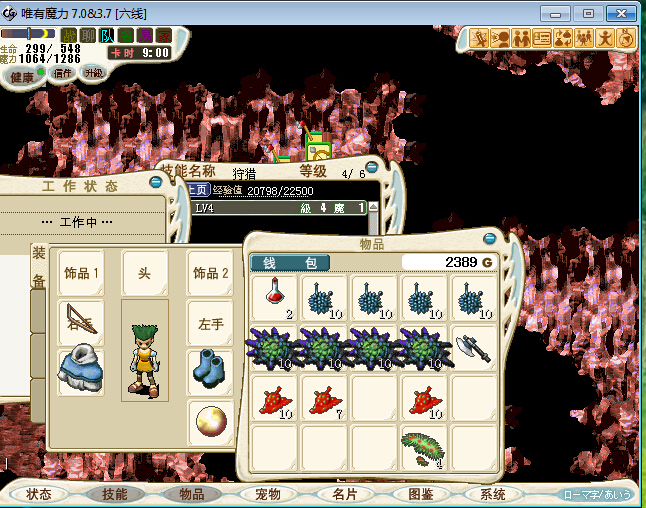
Task: Click the equipped blue robe slot
Action: coord(81,371)
